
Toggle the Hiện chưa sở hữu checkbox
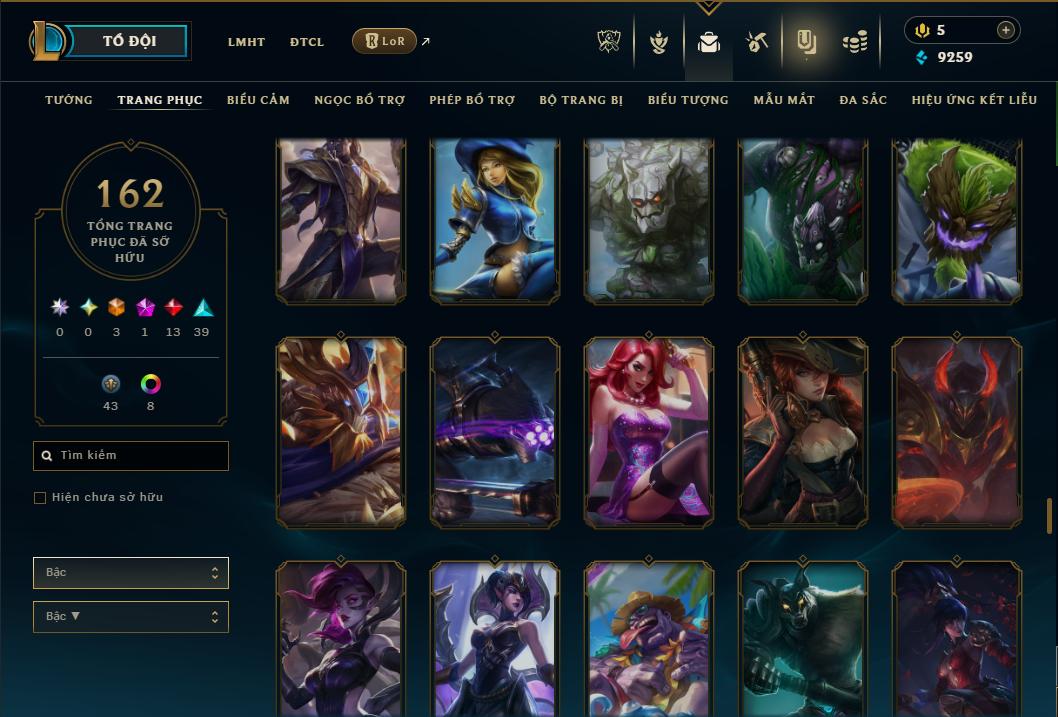coord(40,498)
